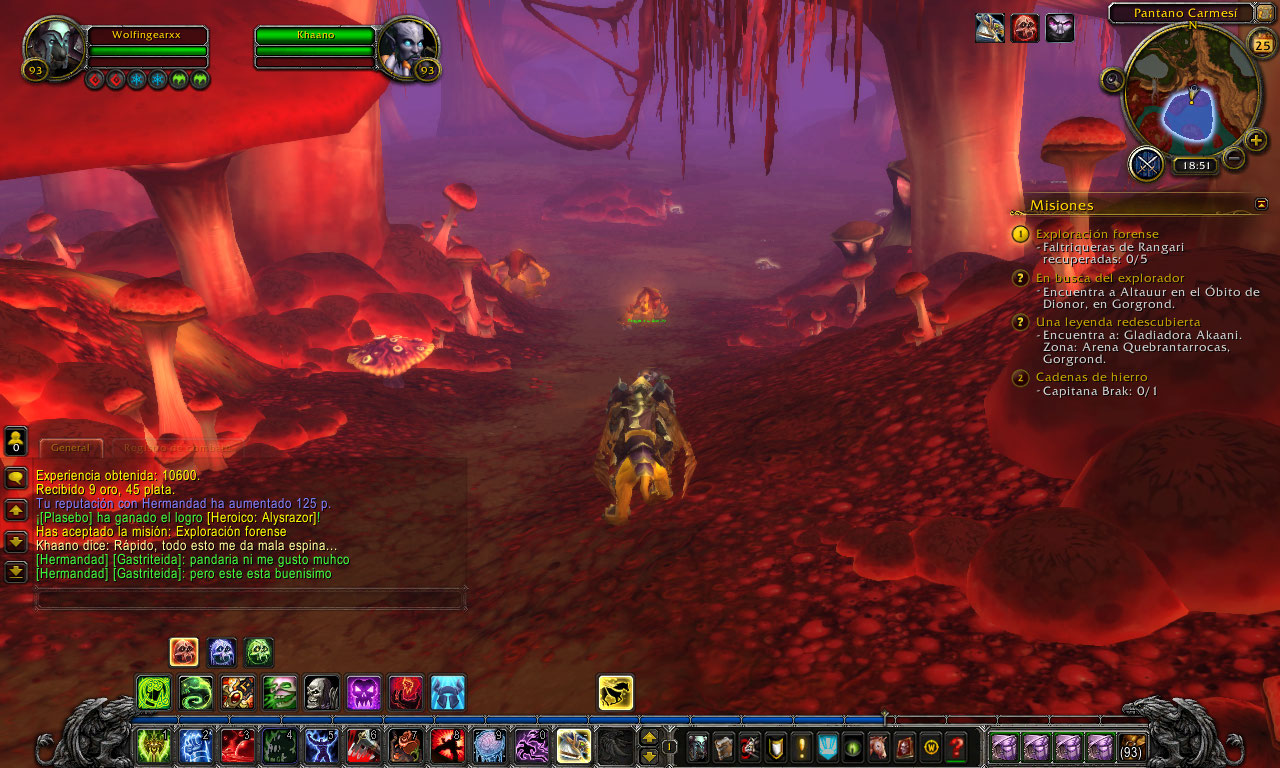
Task: Open the main backpack showing 93 slots
Action: tap(1132, 746)
